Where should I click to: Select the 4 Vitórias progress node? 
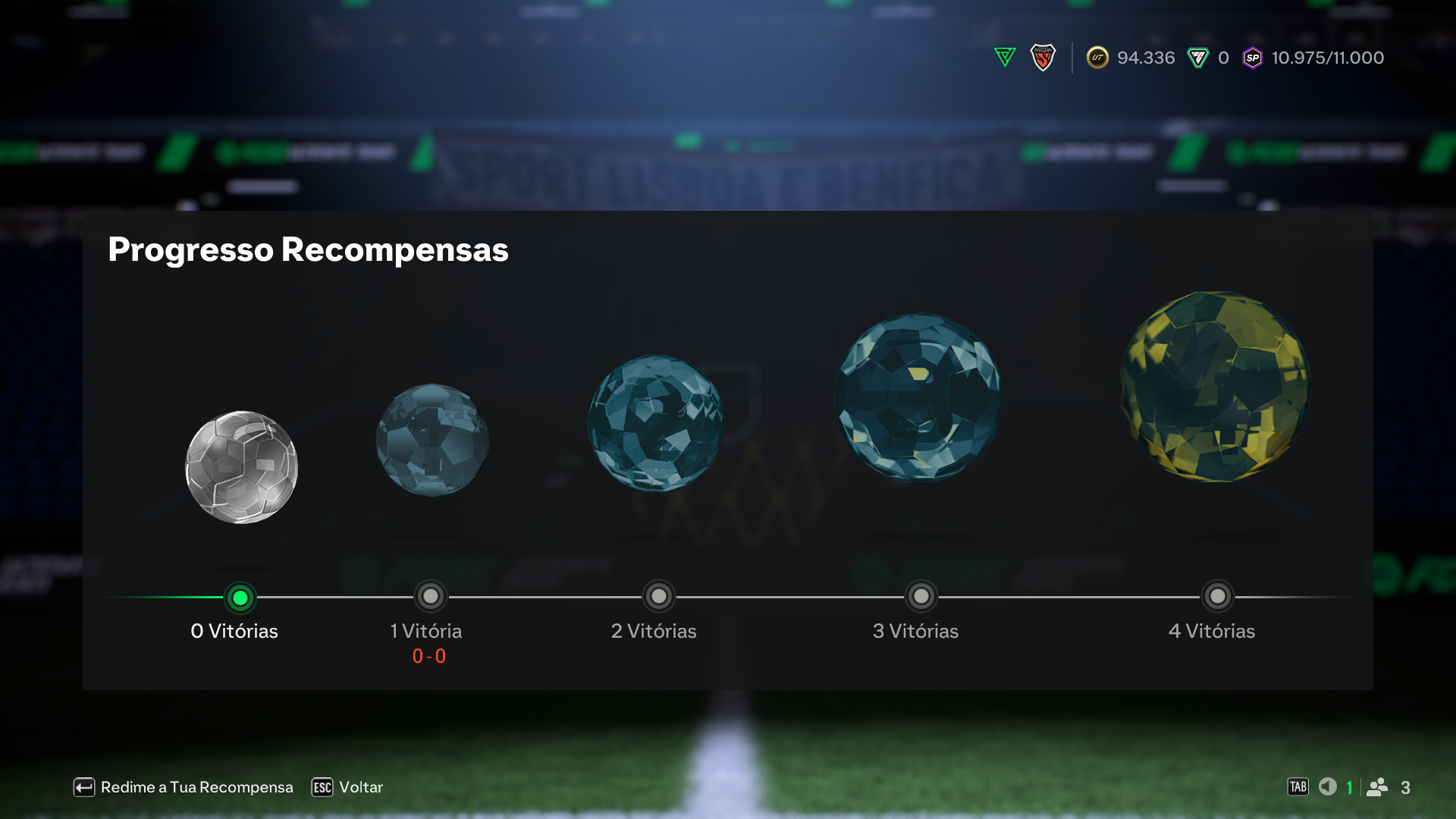(1218, 598)
